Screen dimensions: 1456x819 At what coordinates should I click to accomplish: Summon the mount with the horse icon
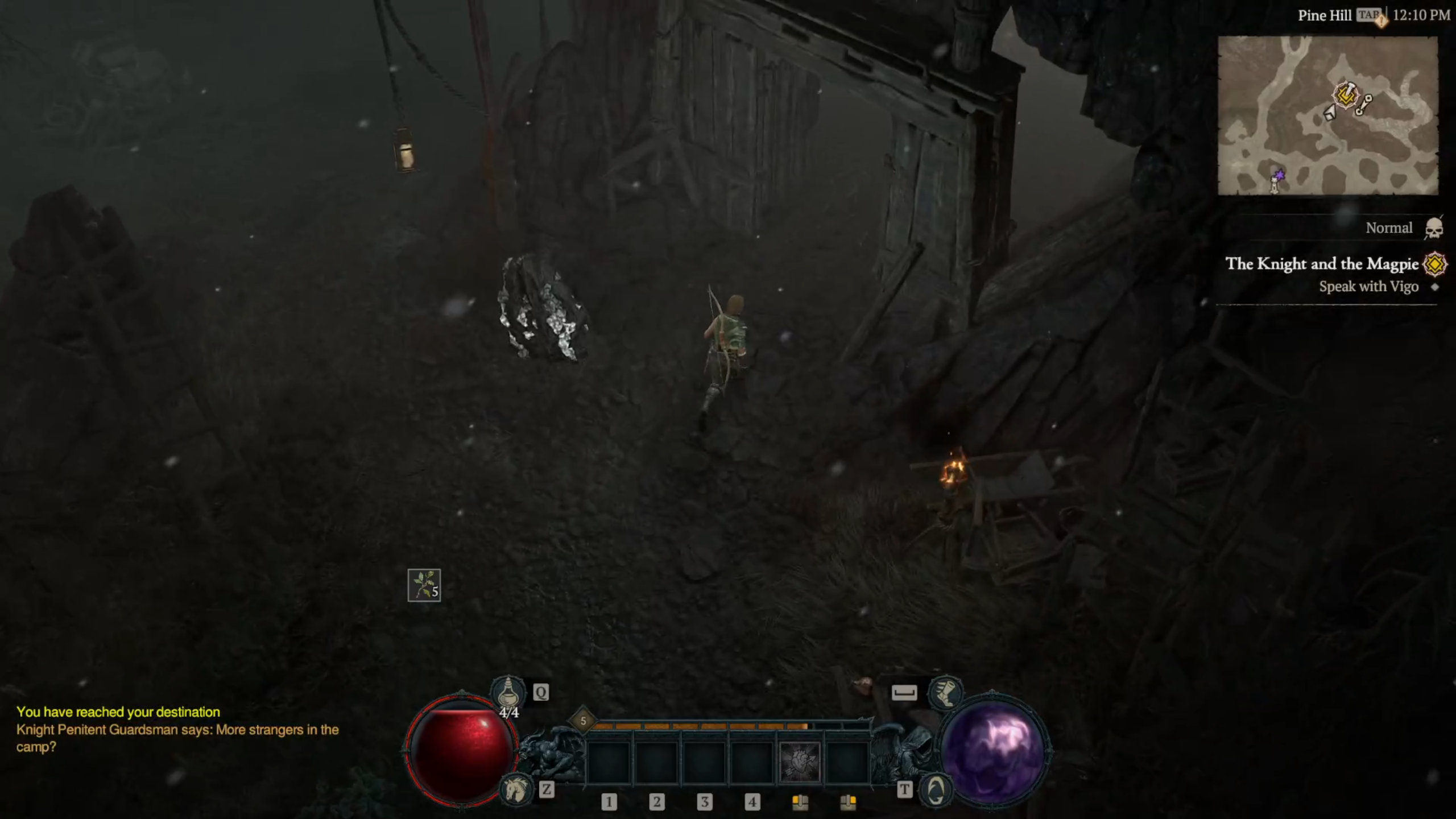515,789
